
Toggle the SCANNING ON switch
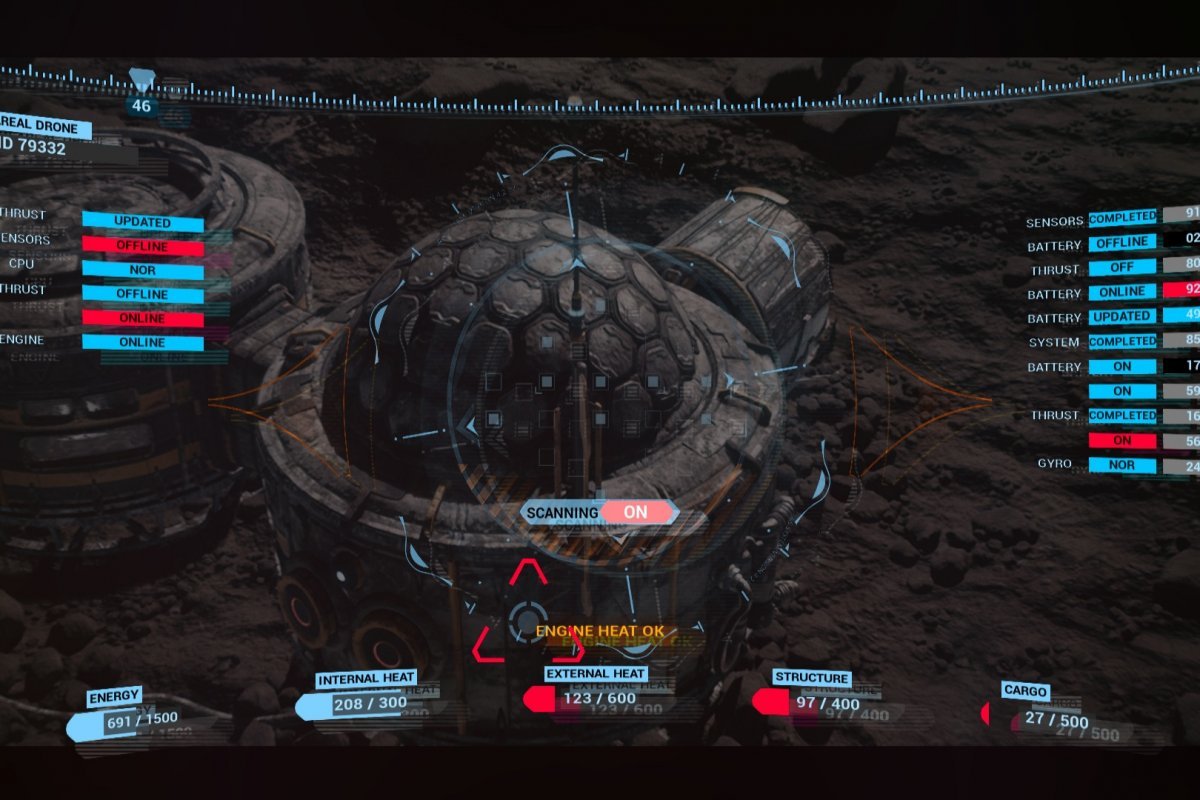[x=635, y=512]
